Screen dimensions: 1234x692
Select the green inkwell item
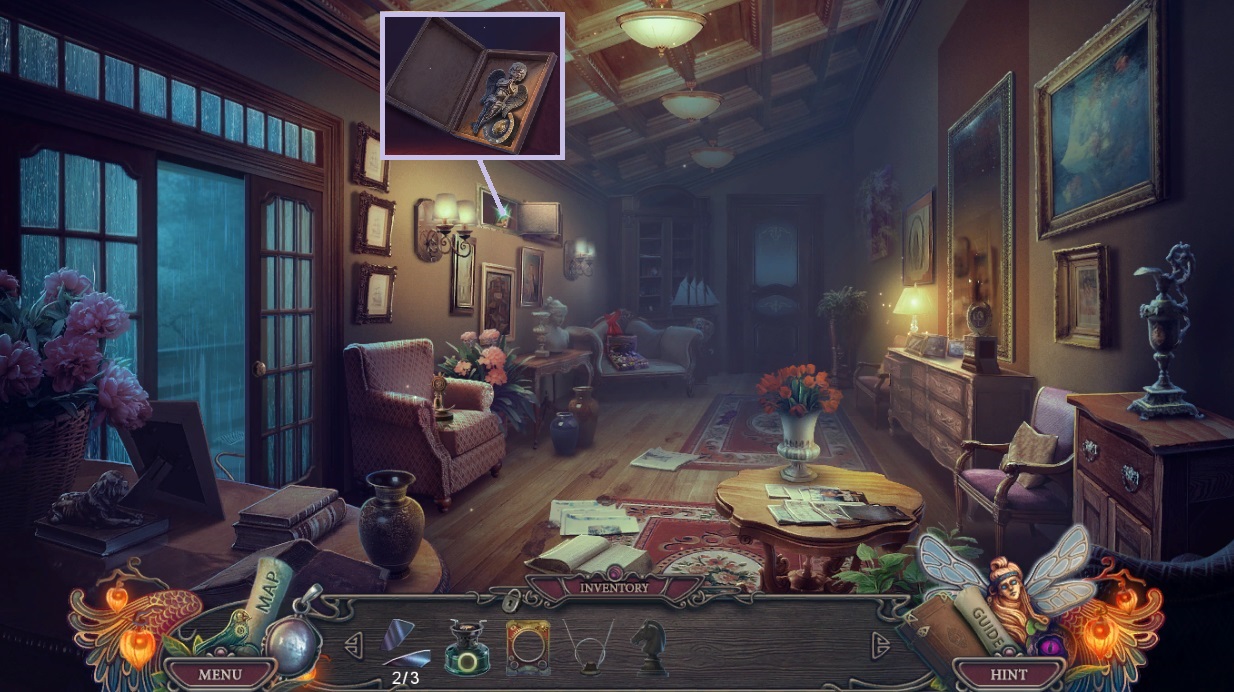[466, 644]
